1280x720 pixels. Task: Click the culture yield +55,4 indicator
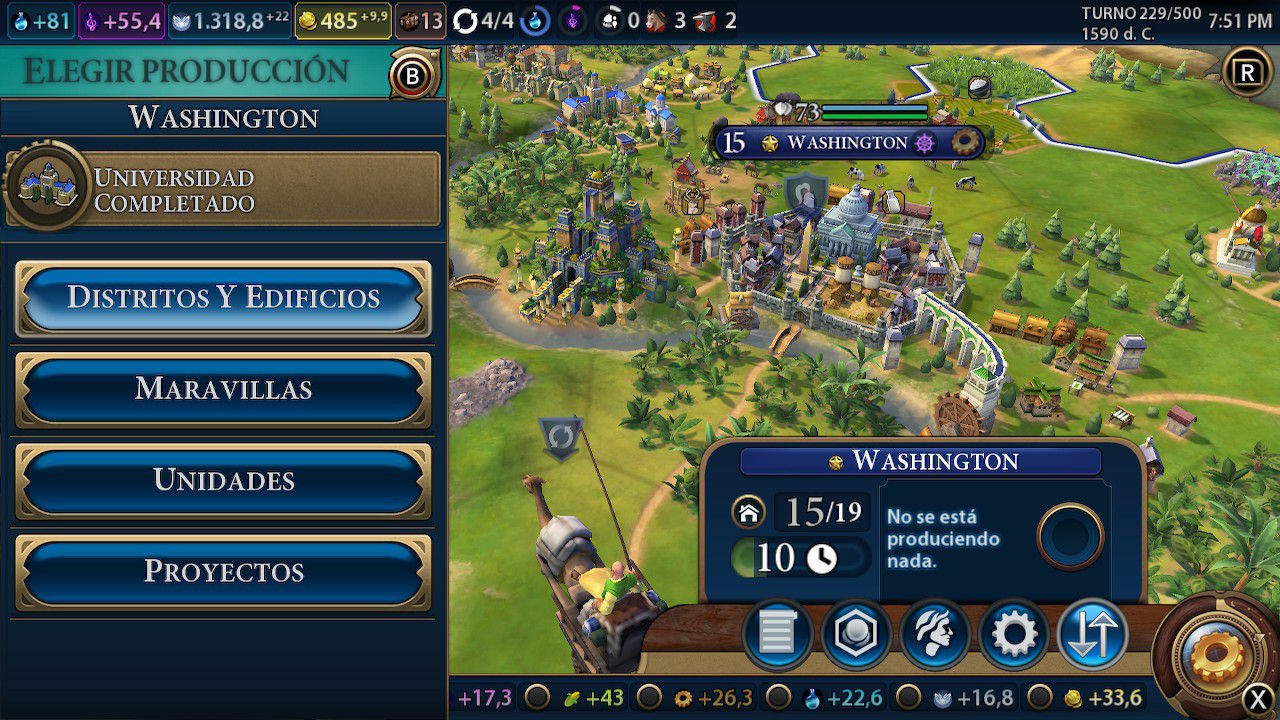coord(122,21)
